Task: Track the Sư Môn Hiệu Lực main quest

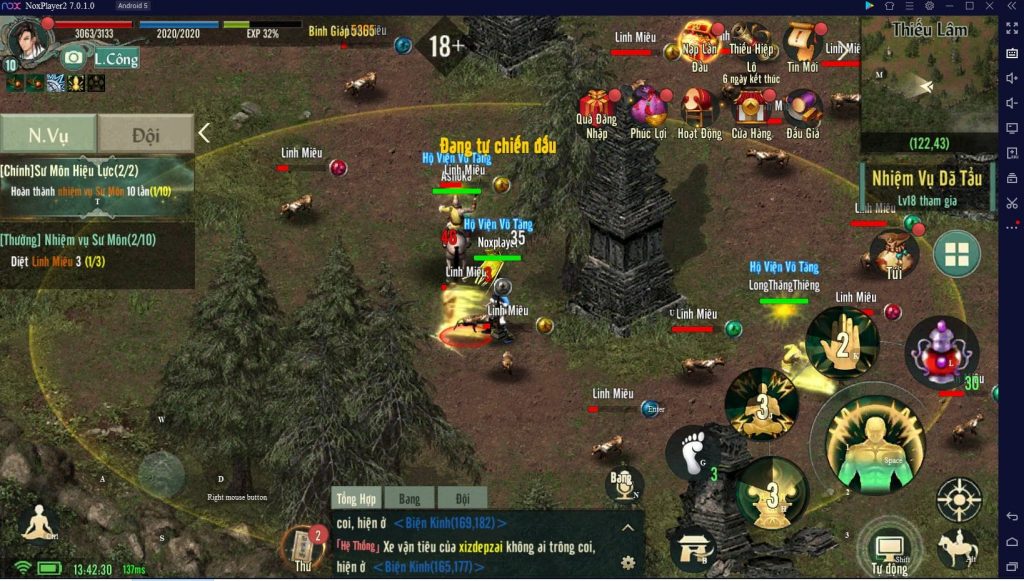Action: click(x=97, y=179)
